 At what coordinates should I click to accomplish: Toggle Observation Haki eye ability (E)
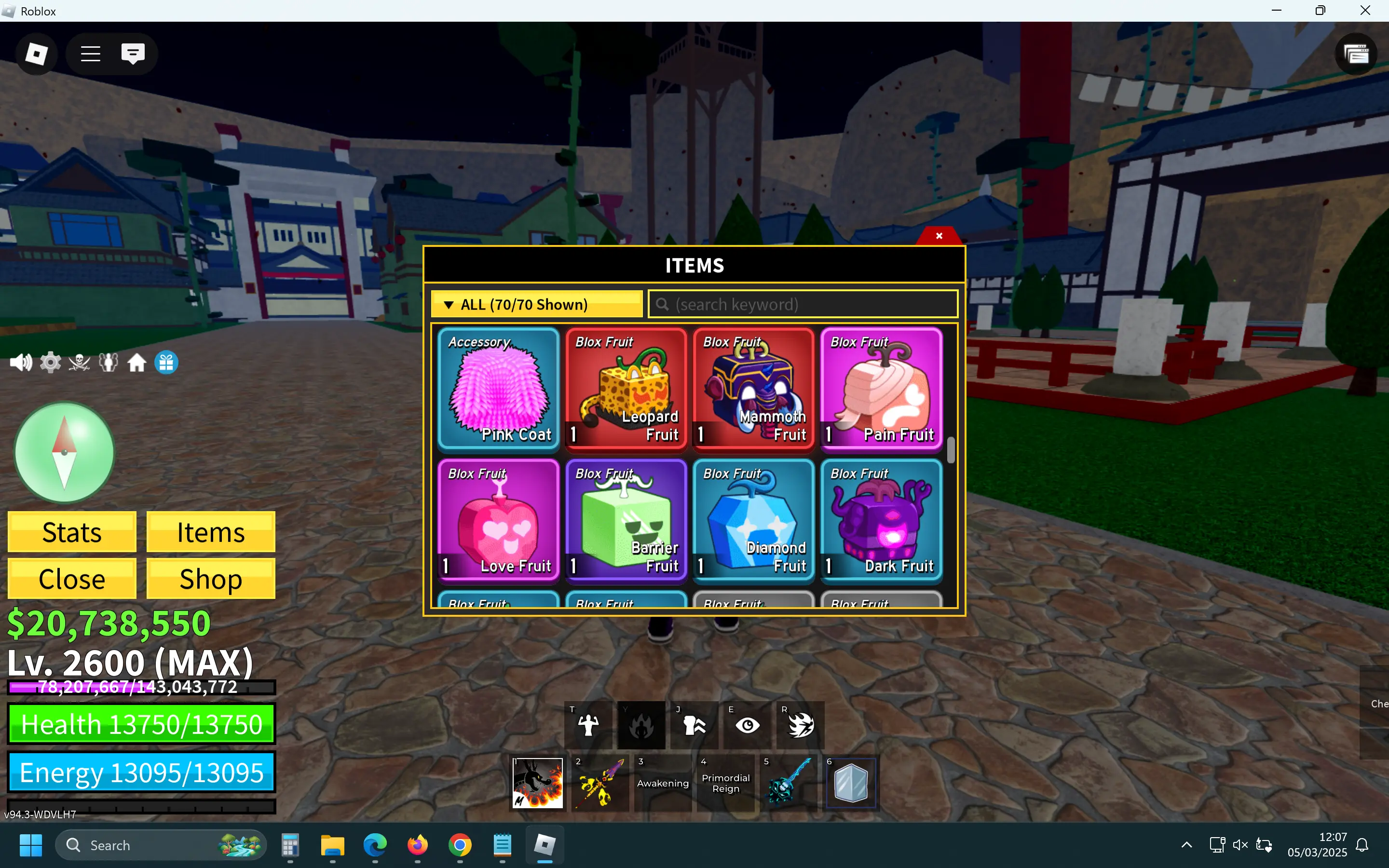pos(747,724)
